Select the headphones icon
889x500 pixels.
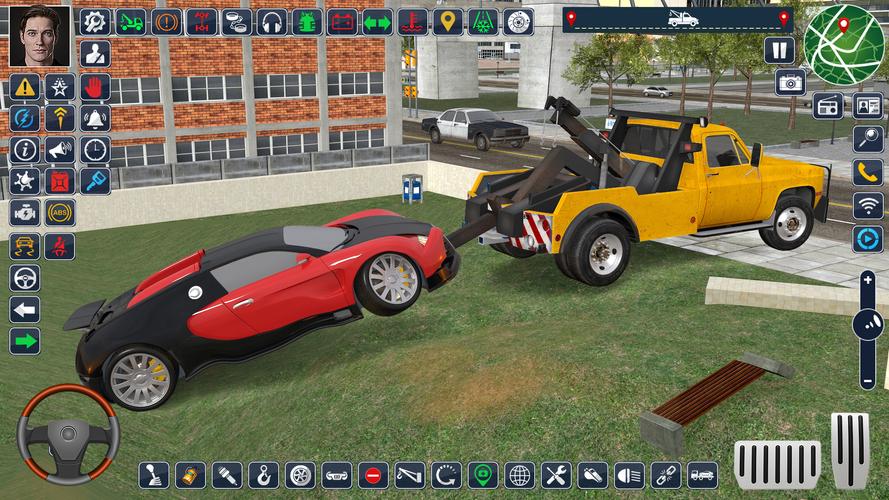point(271,22)
